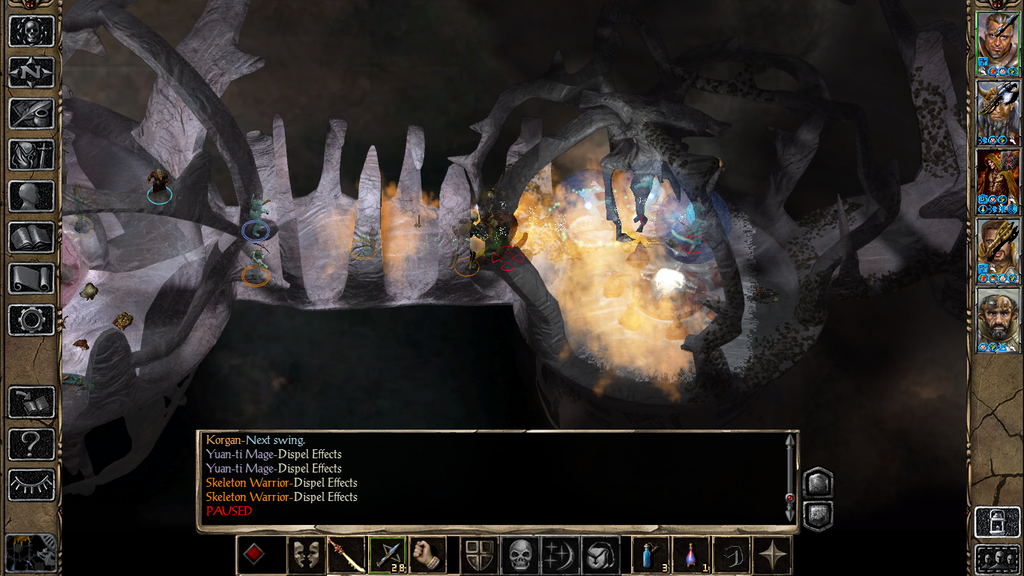Screen dimensions: 1024x576
Task: Open the area map with the compass button
Action: click(31, 72)
